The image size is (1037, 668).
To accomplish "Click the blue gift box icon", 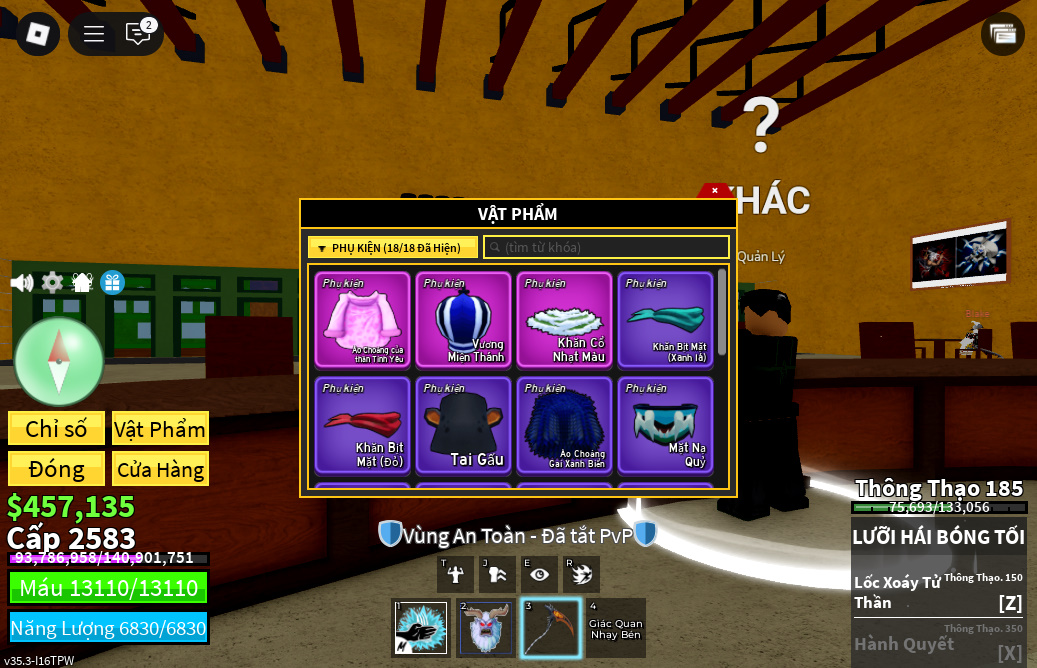I will tap(112, 283).
